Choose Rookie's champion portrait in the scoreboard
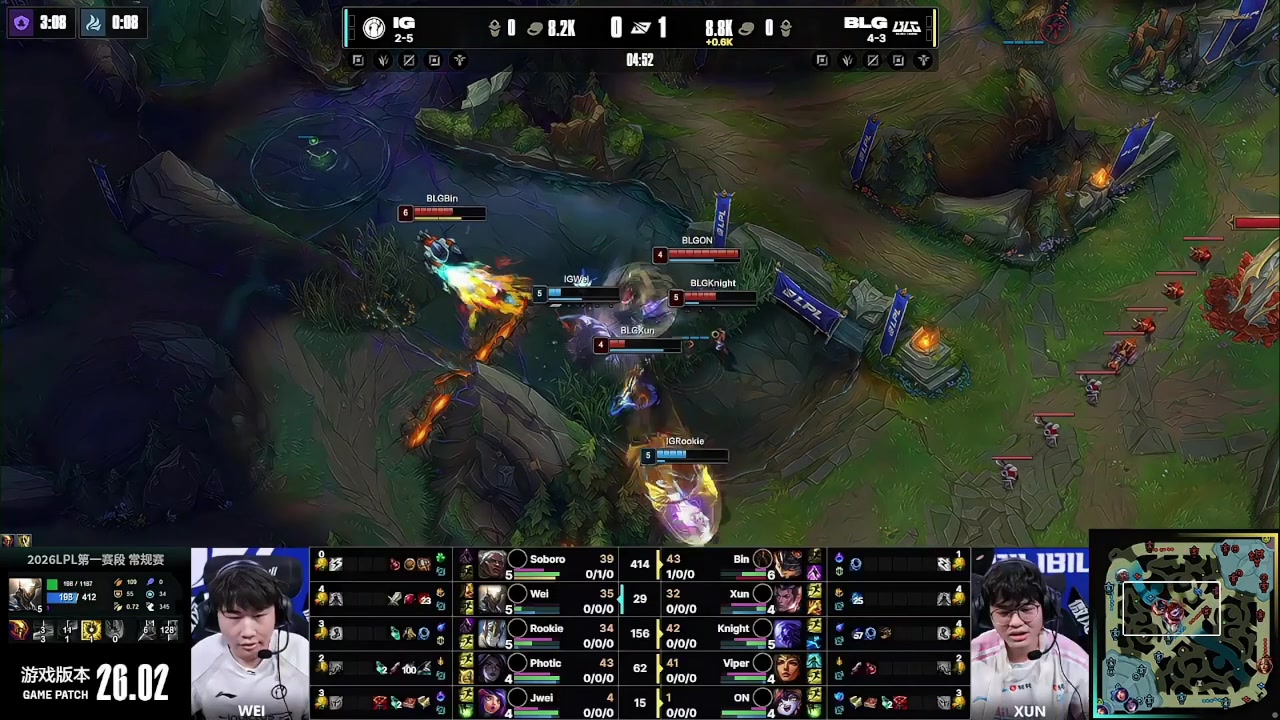1280x720 pixels. pyautogui.click(x=491, y=633)
